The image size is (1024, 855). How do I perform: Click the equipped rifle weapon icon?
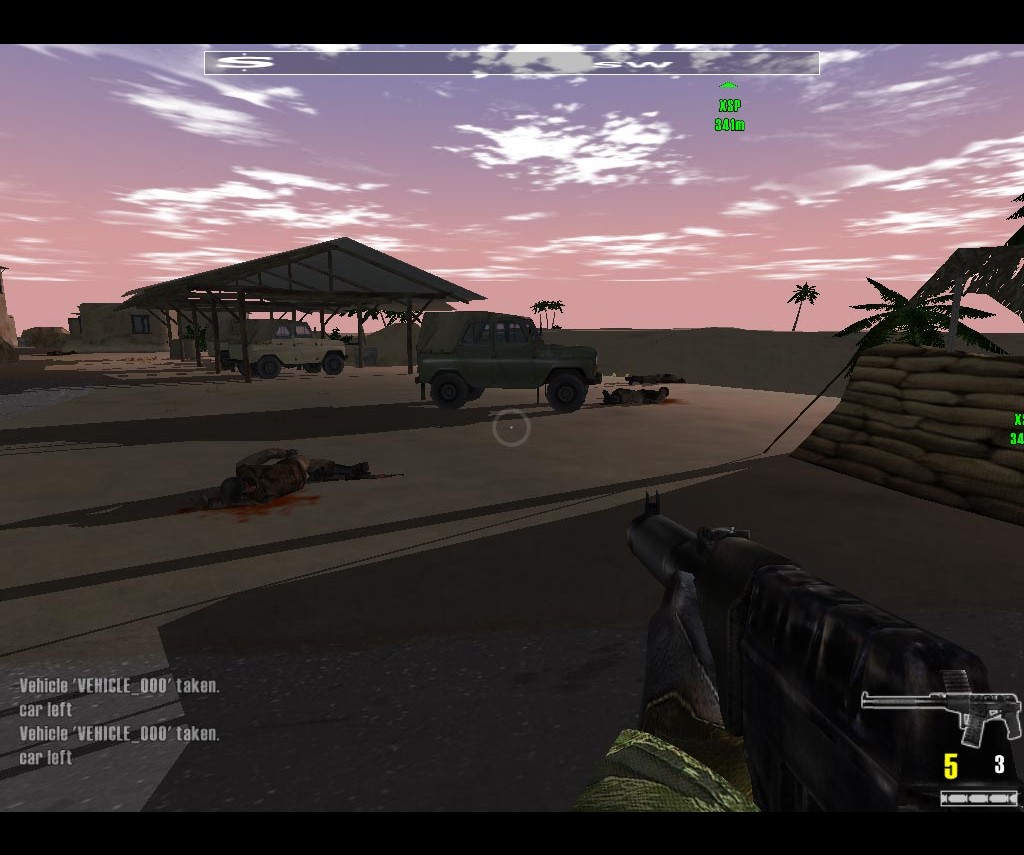coord(941,707)
